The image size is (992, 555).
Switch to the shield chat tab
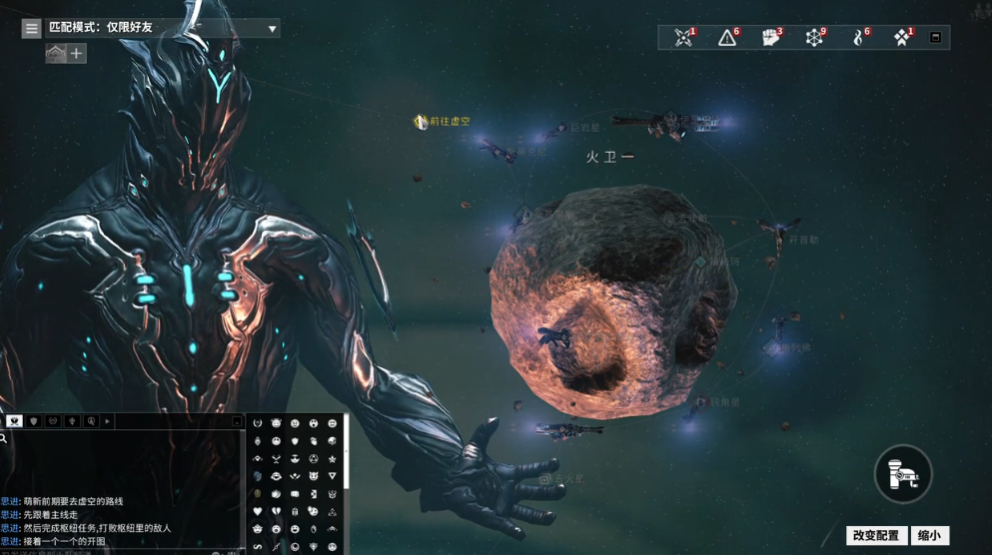coord(34,422)
